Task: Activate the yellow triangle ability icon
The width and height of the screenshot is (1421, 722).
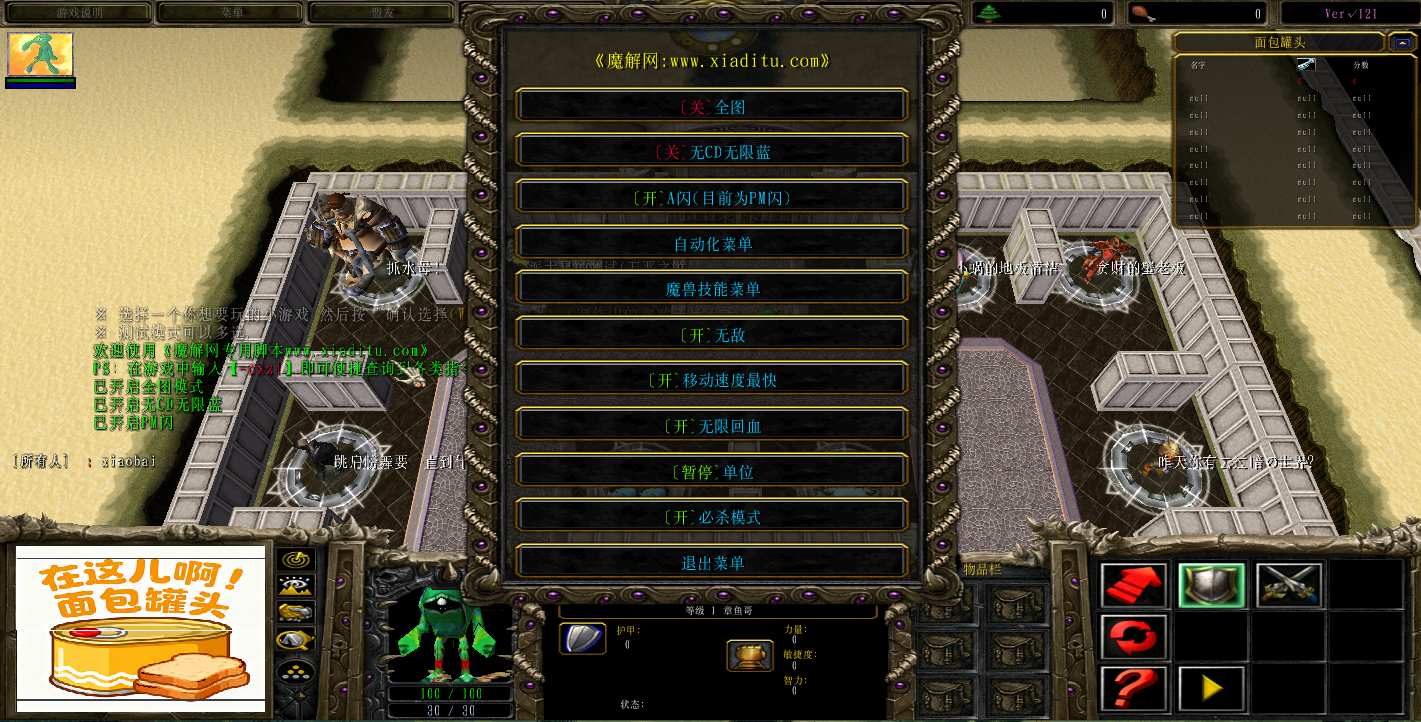Action: pyautogui.click(x=1211, y=689)
